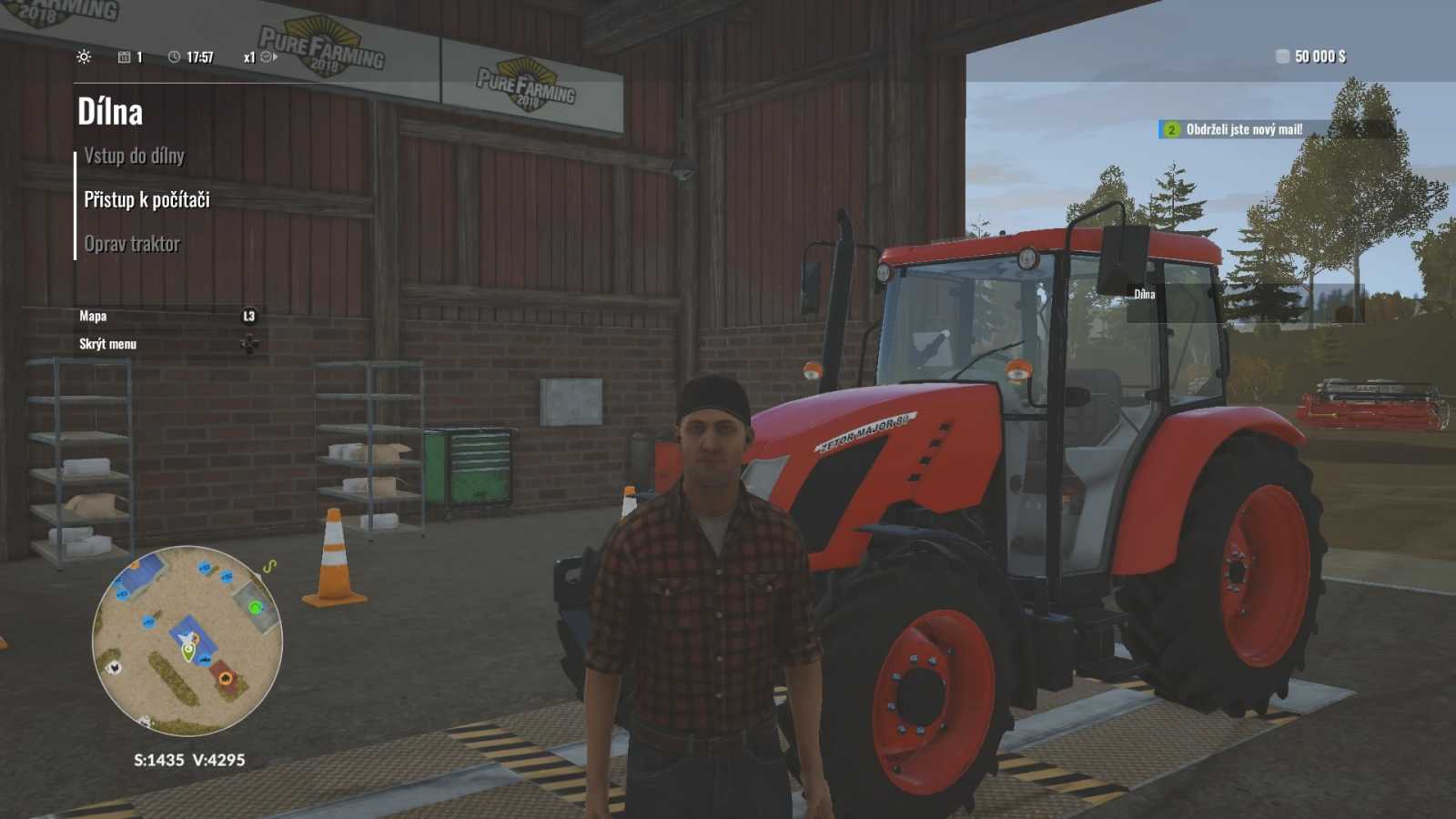Click the weather sun icon
The image size is (1456, 819).
(84, 56)
